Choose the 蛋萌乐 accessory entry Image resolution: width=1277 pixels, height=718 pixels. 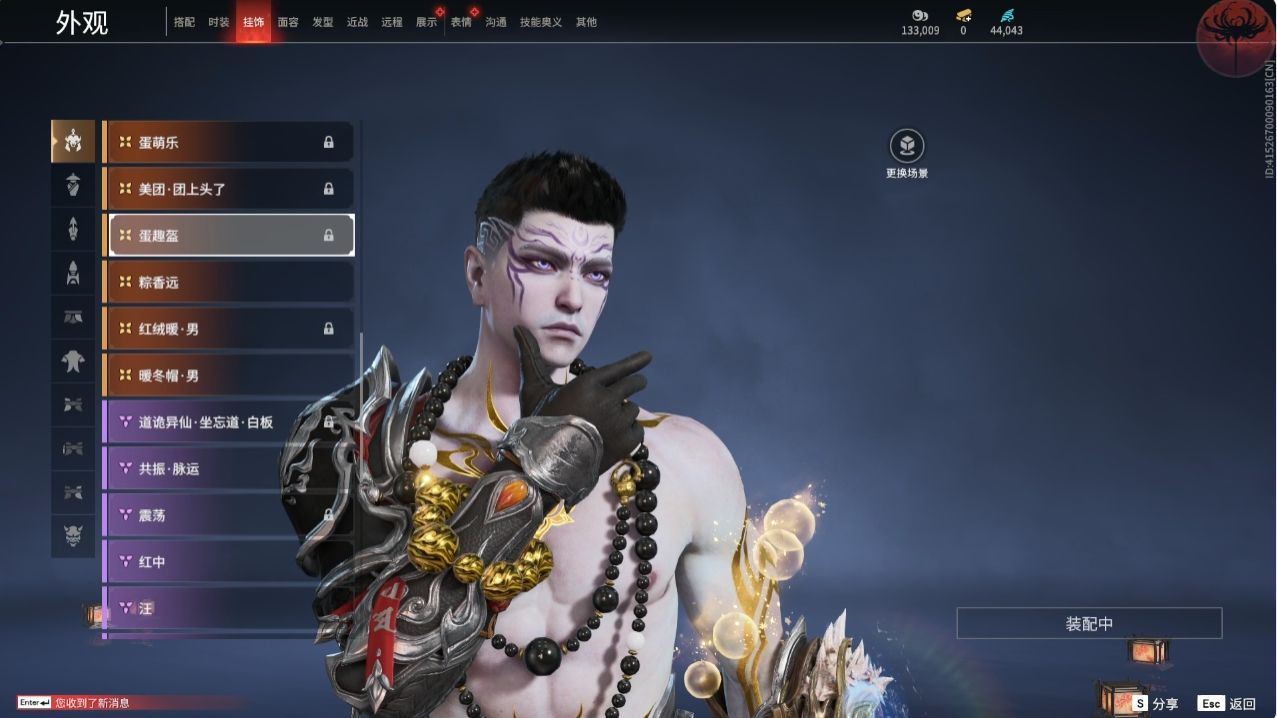(228, 142)
